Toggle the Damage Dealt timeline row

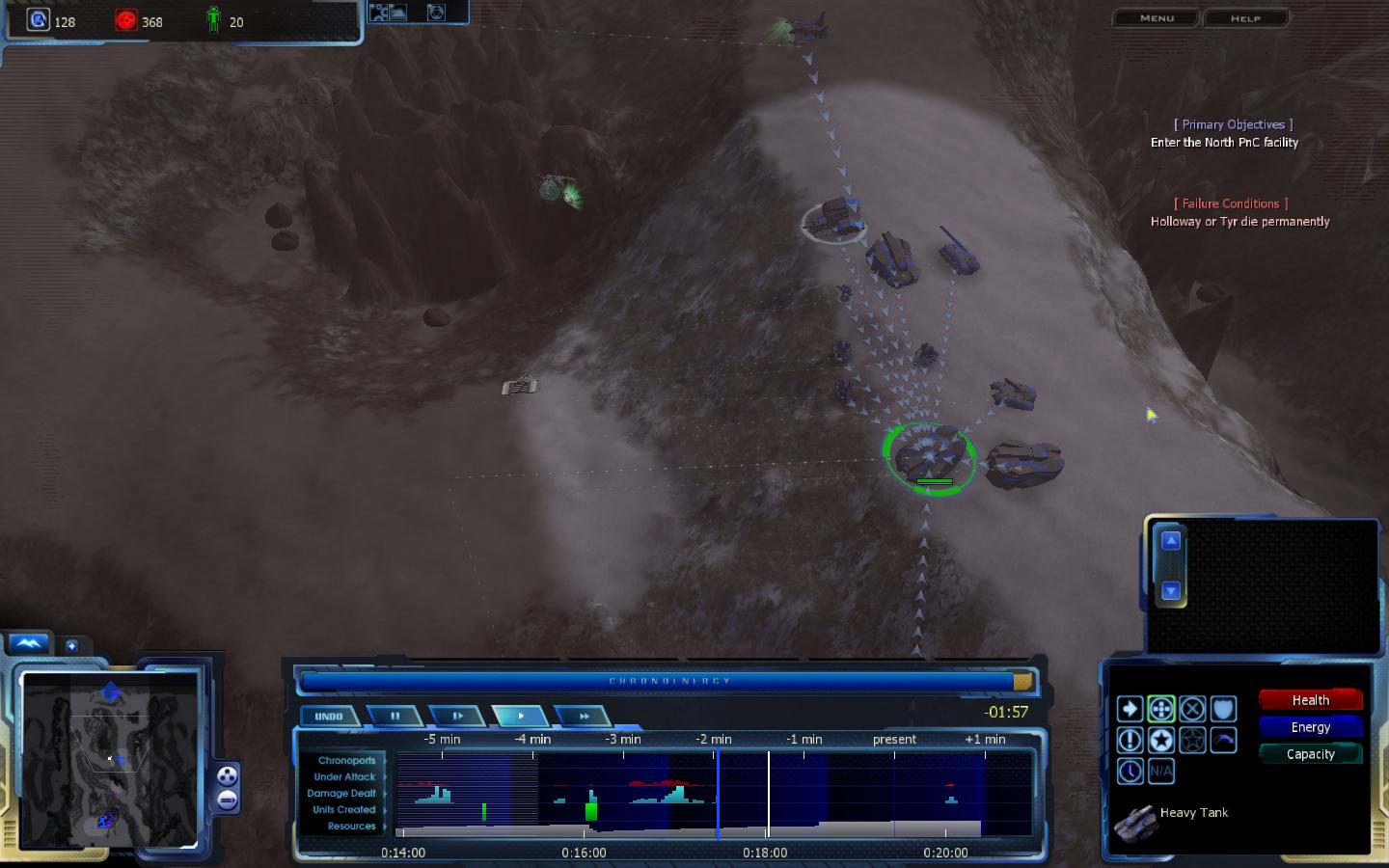click(341, 794)
